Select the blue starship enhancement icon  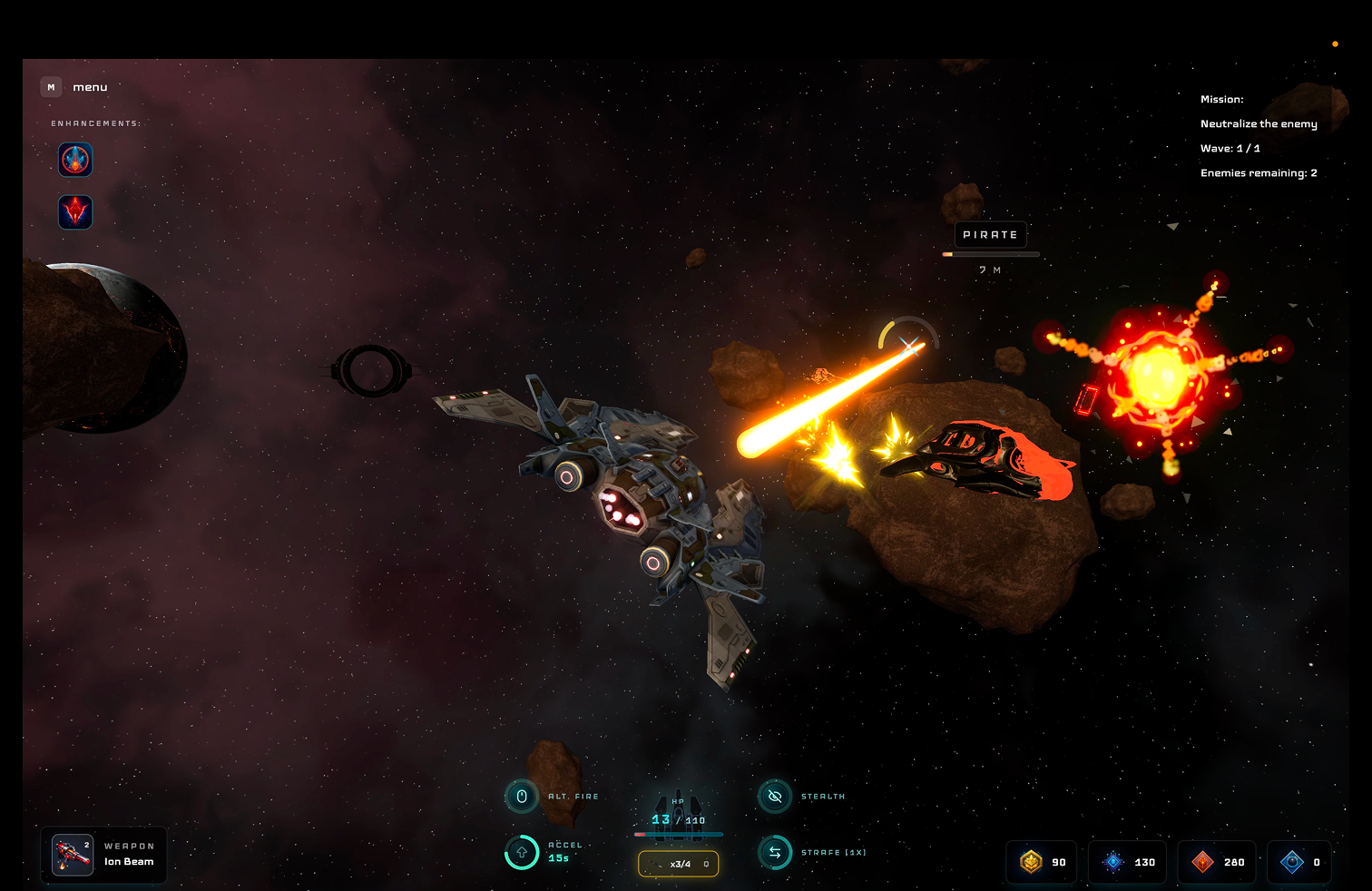tap(75, 160)
